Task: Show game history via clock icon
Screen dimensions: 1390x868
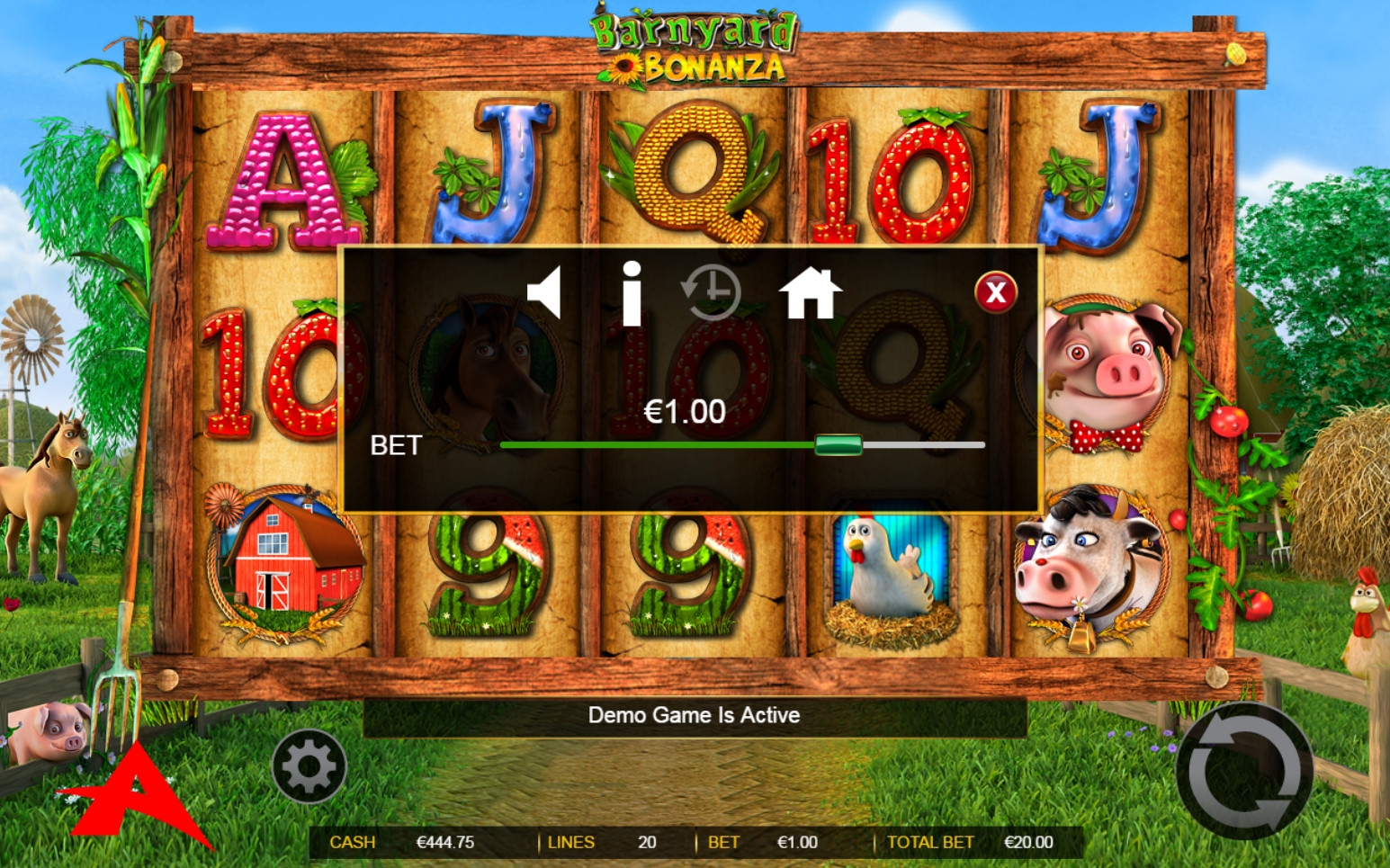Action: click(711, 292)
